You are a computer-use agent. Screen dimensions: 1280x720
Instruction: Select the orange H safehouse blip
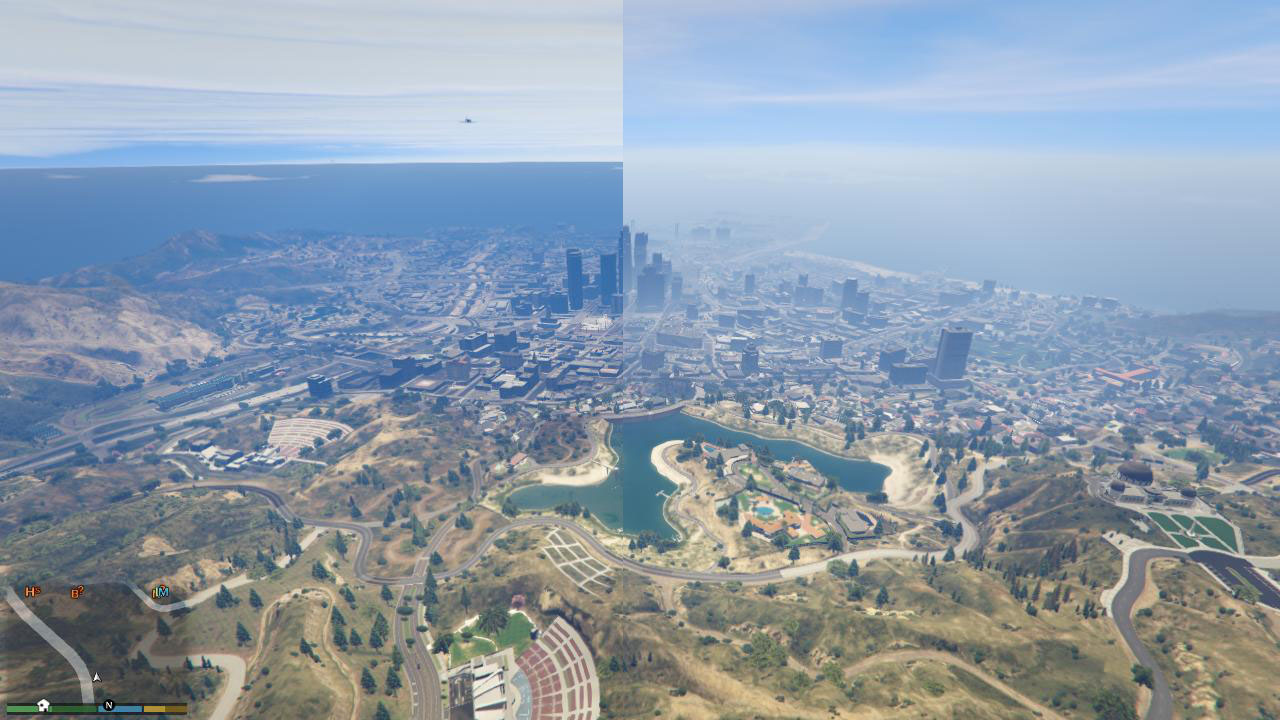pos(32,591)
